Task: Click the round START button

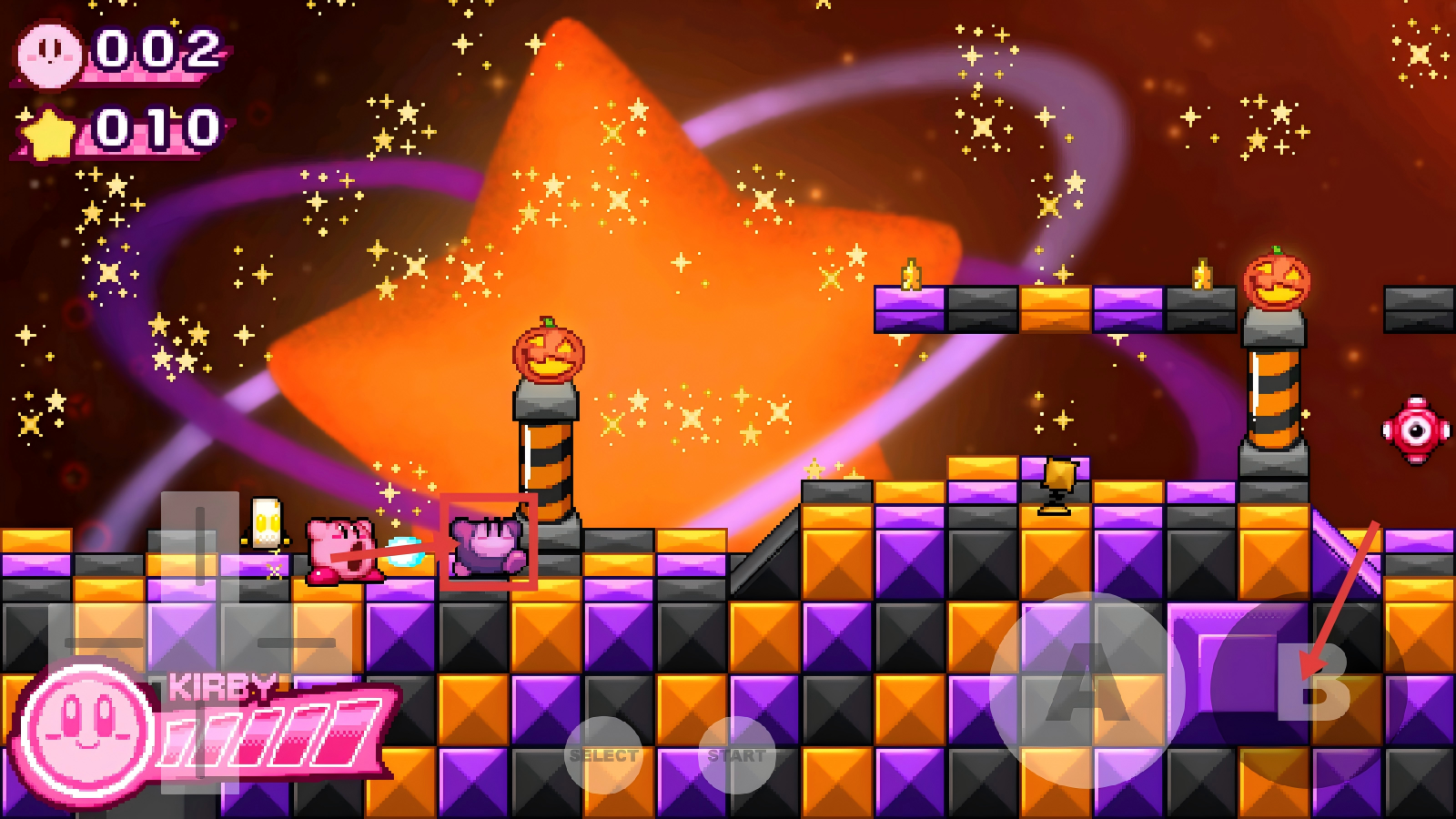Action: click(737, 754)
